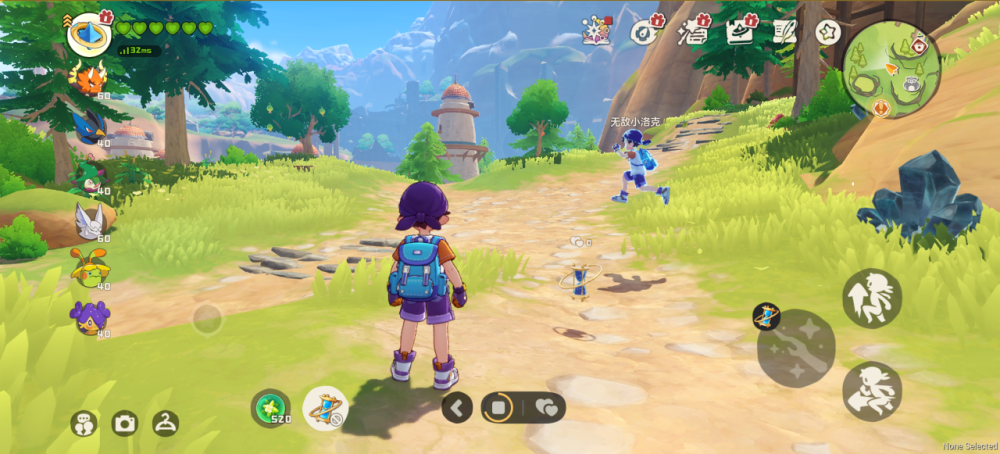Viewport: 1000px width, 454px height.
Task: Select the blue bird pet in party
Action: pos(89,124)
